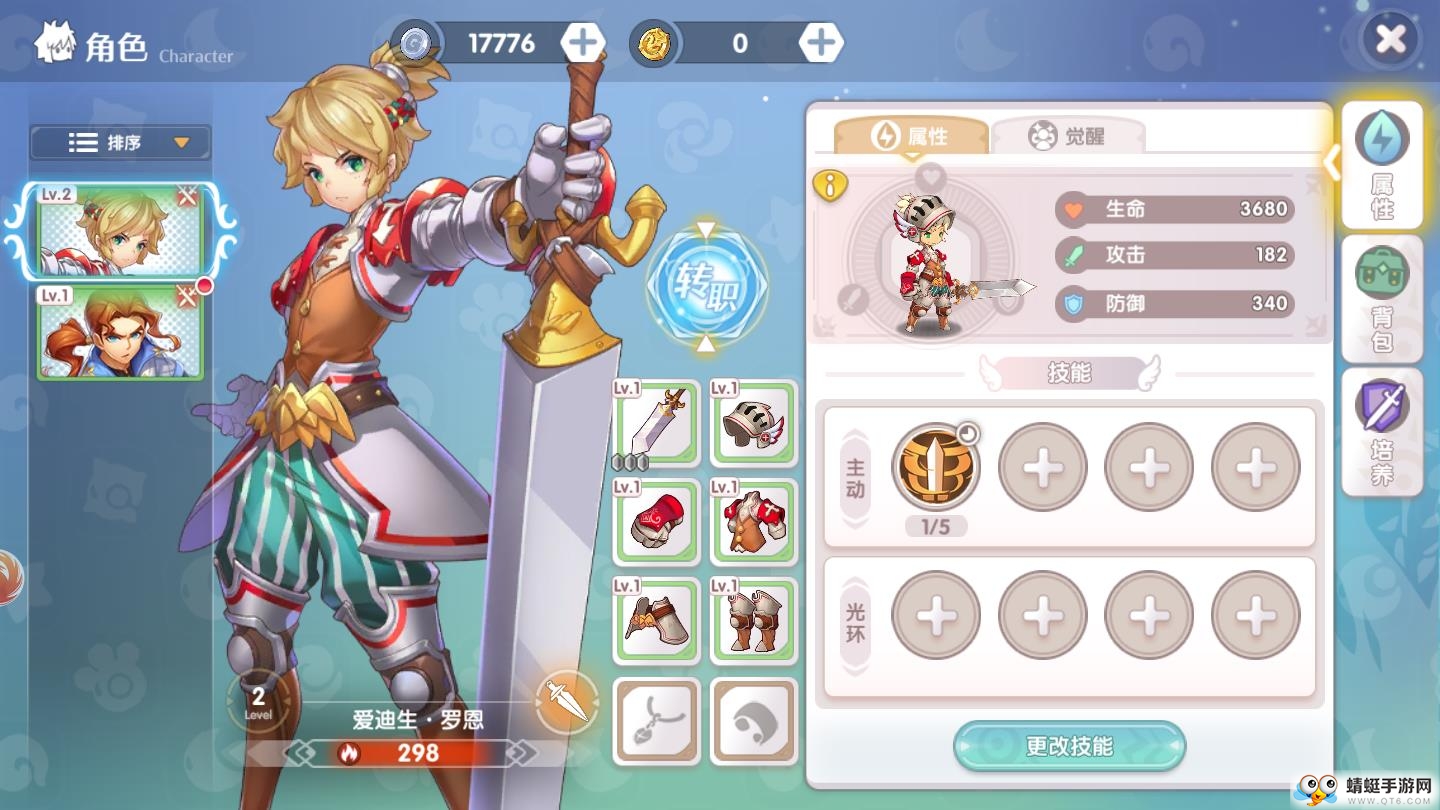The image size is (1440, 810).
Task: Show the yellow info icon details
Action: coord(830,185)
